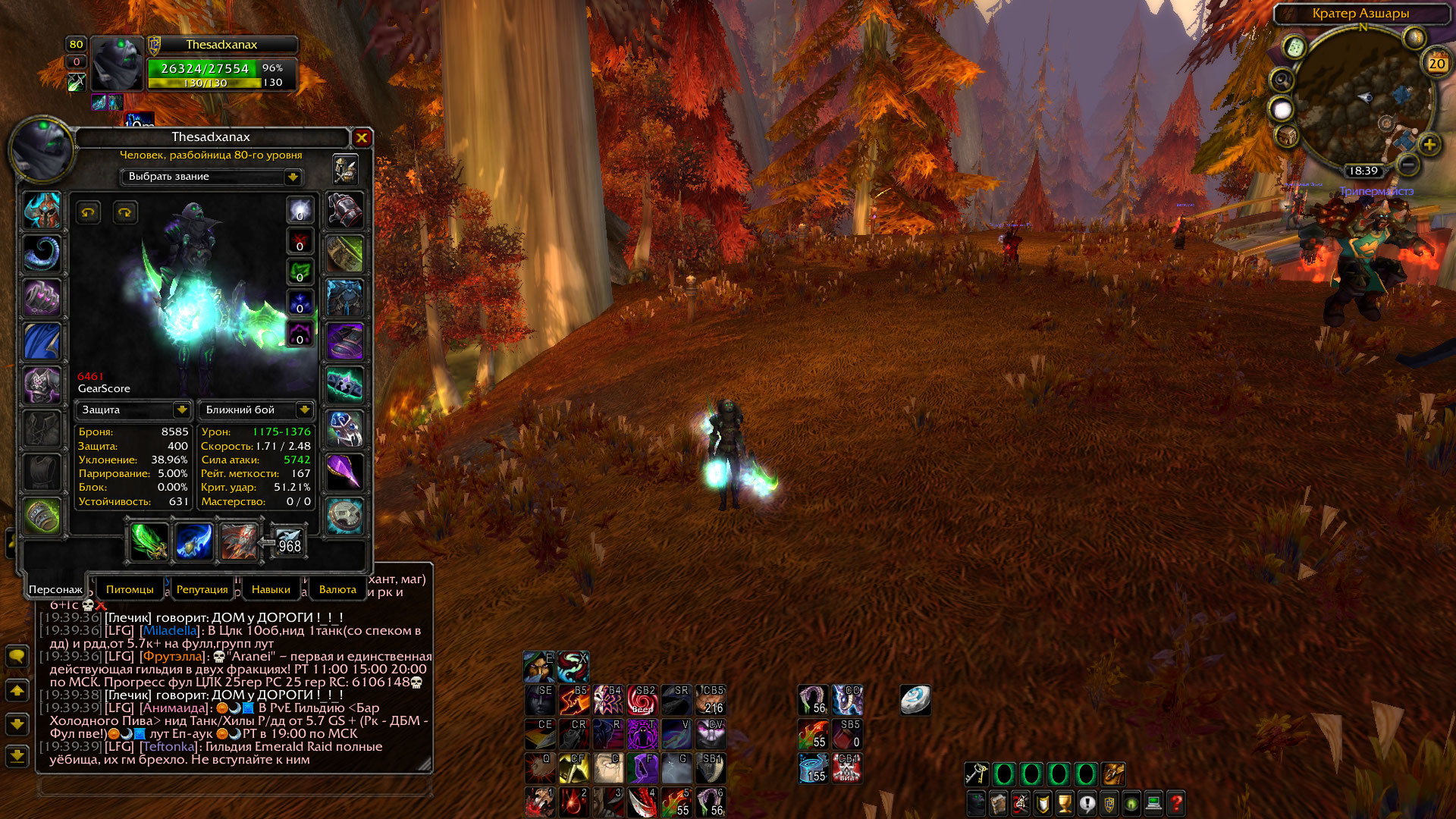Open the key ring beside the bags
The width and height of the screenshot is (1456, 819).
point(976,774)
